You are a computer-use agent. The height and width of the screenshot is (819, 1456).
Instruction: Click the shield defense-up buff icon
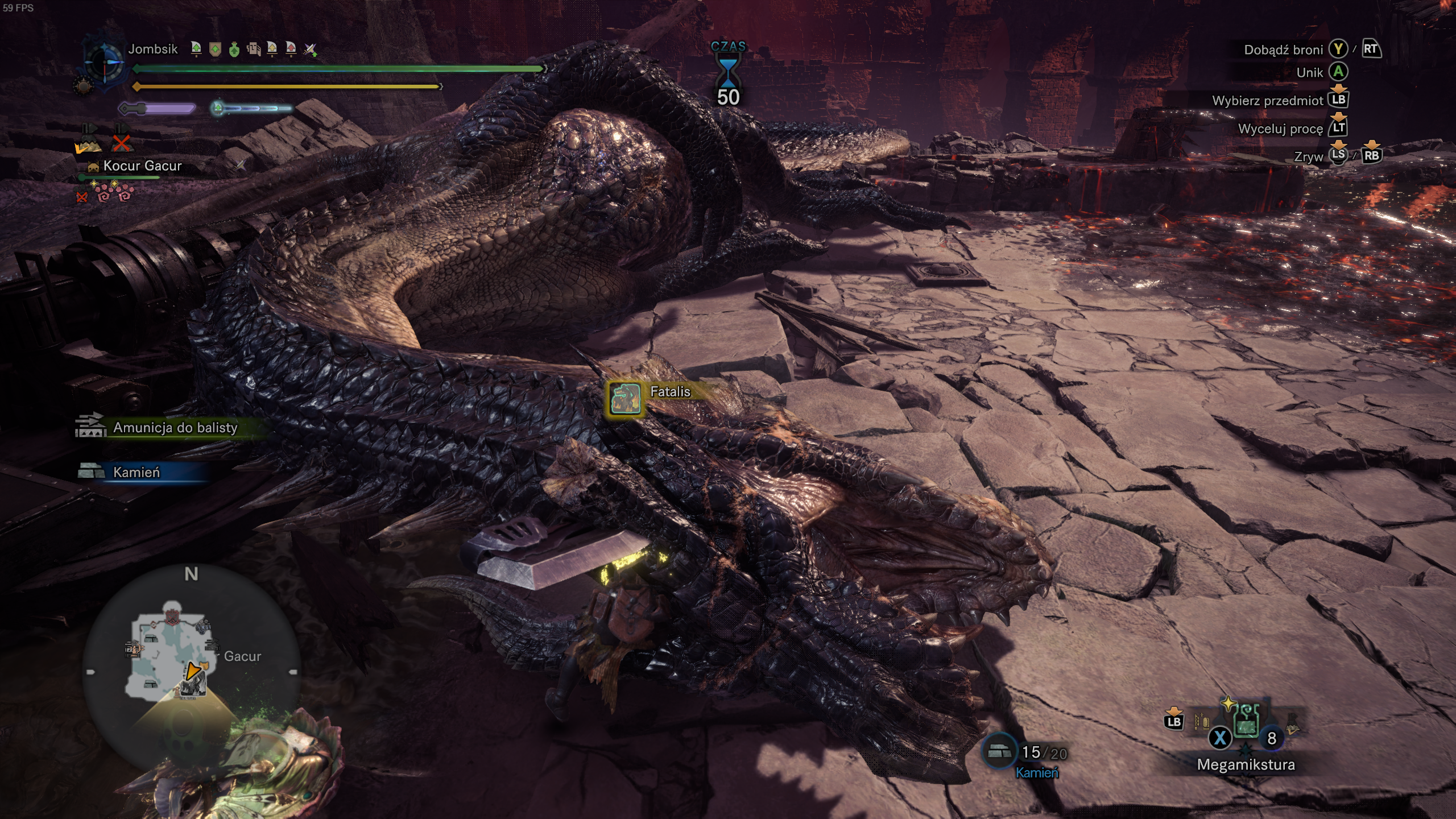coord(215,50)
